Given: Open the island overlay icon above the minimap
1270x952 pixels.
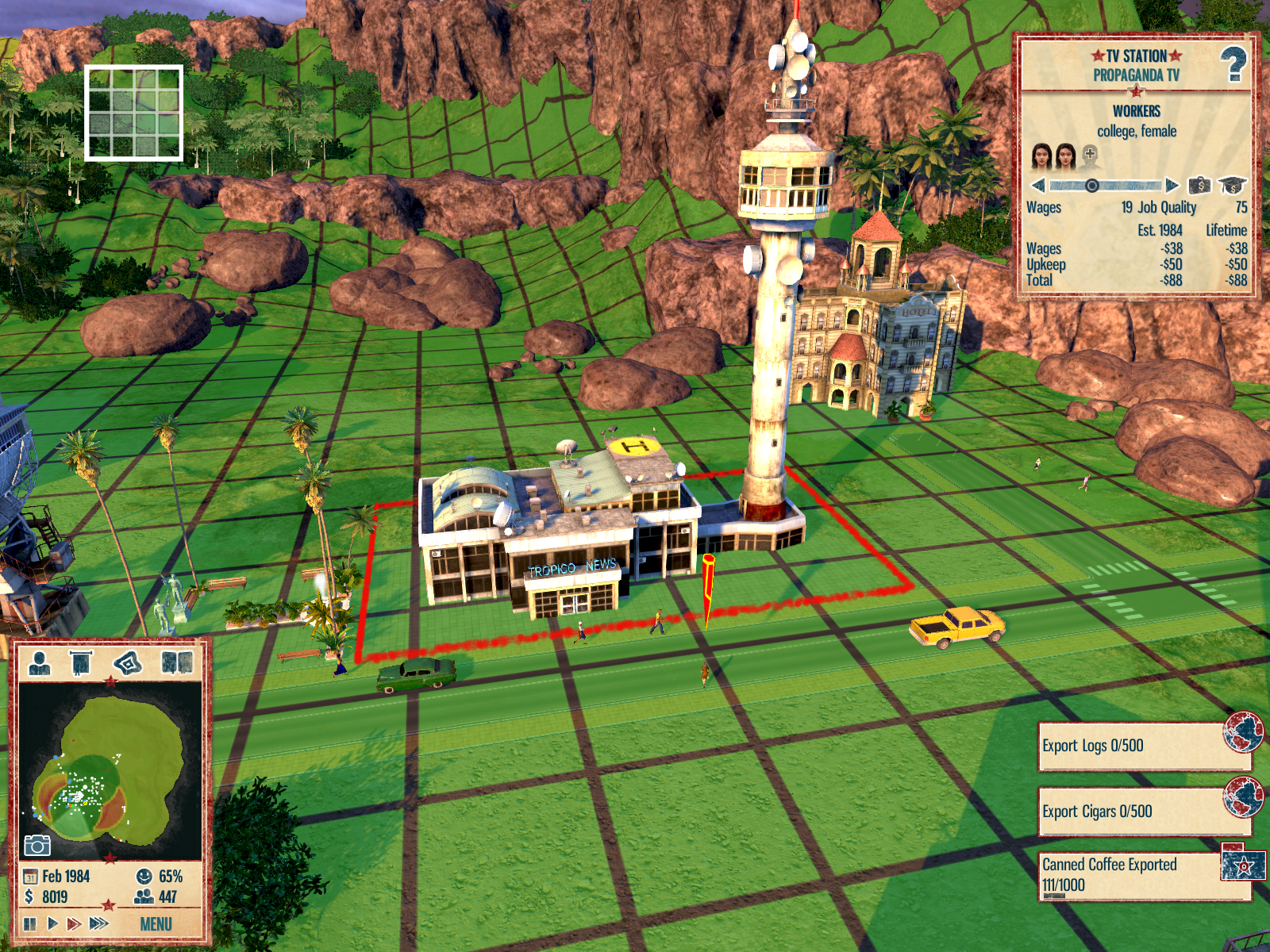Looking at the screenshot, I should (x=128, y=662).
